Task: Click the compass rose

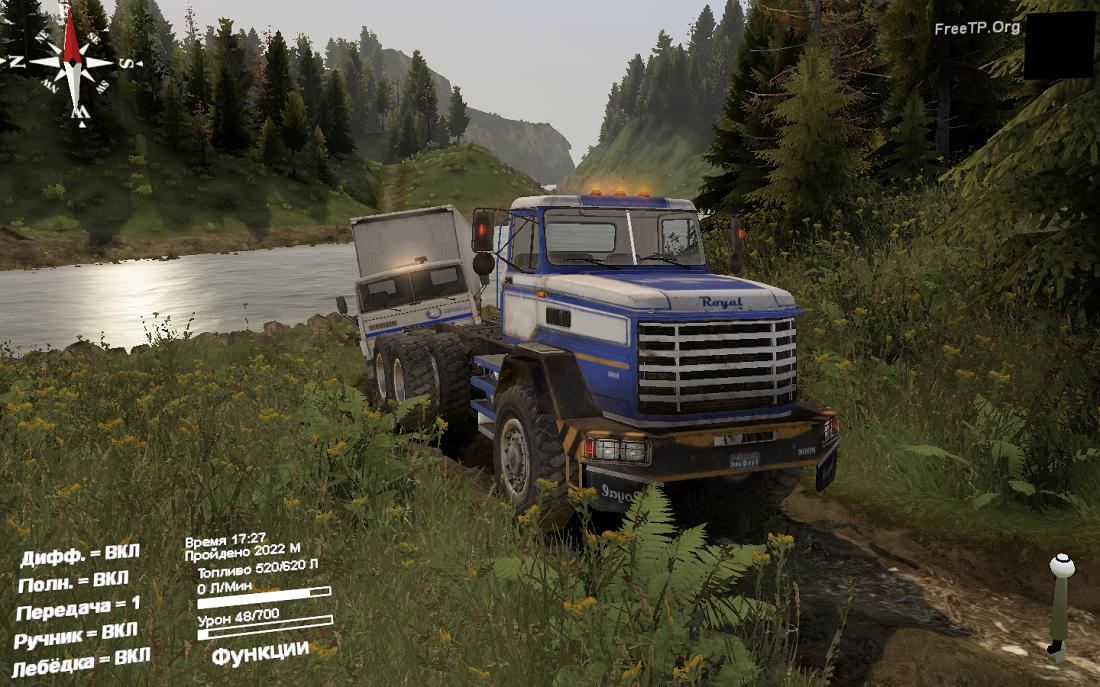Action: pos(71,62)
